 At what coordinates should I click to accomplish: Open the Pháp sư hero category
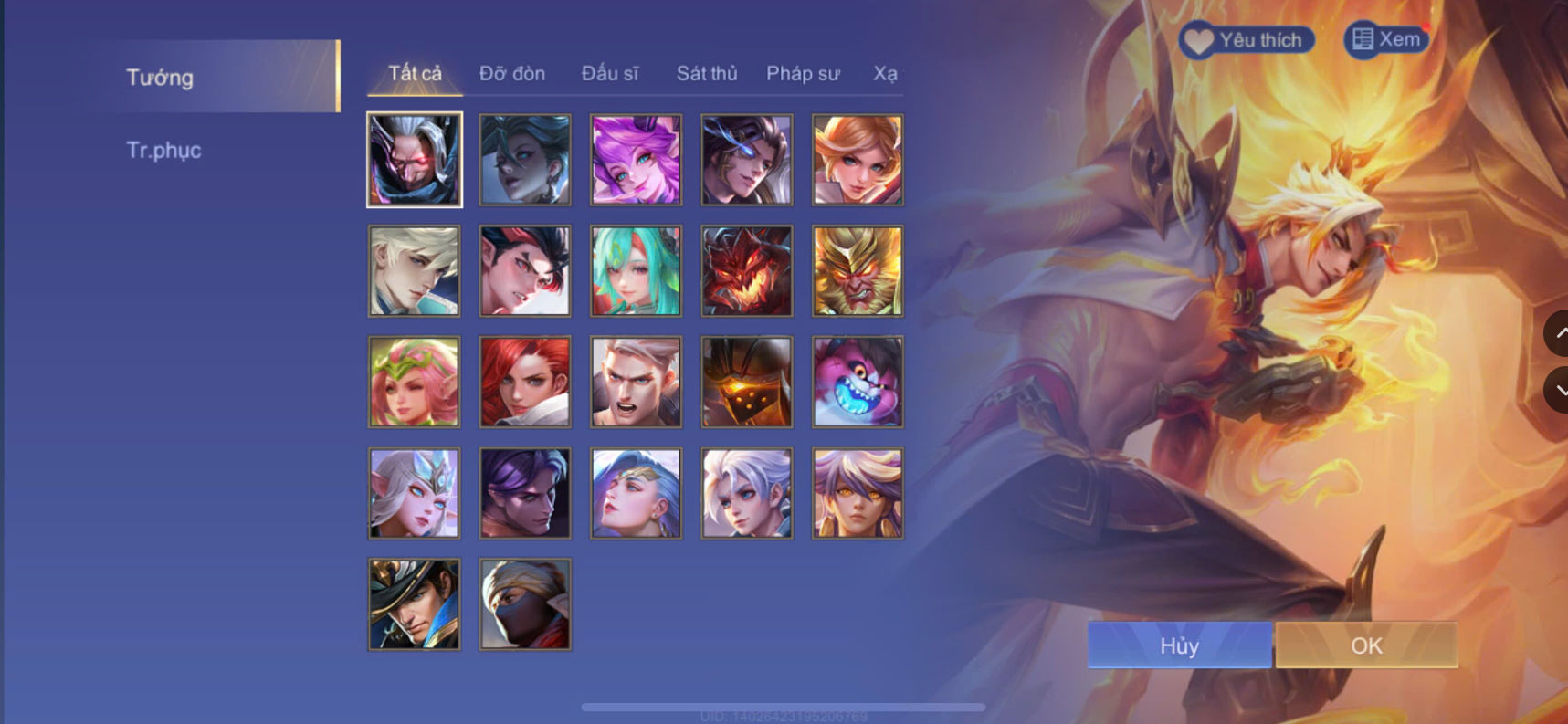(x=804, y=73)
